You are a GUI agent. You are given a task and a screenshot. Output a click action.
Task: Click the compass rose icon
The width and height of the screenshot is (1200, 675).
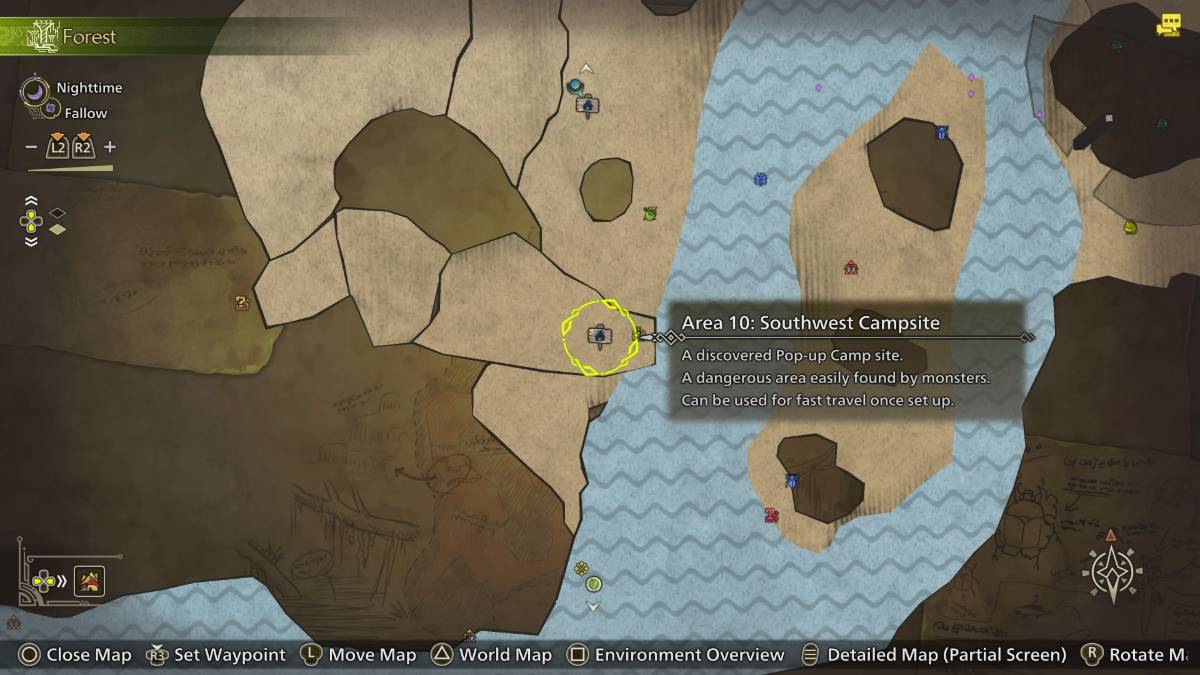click(1112, 574)
